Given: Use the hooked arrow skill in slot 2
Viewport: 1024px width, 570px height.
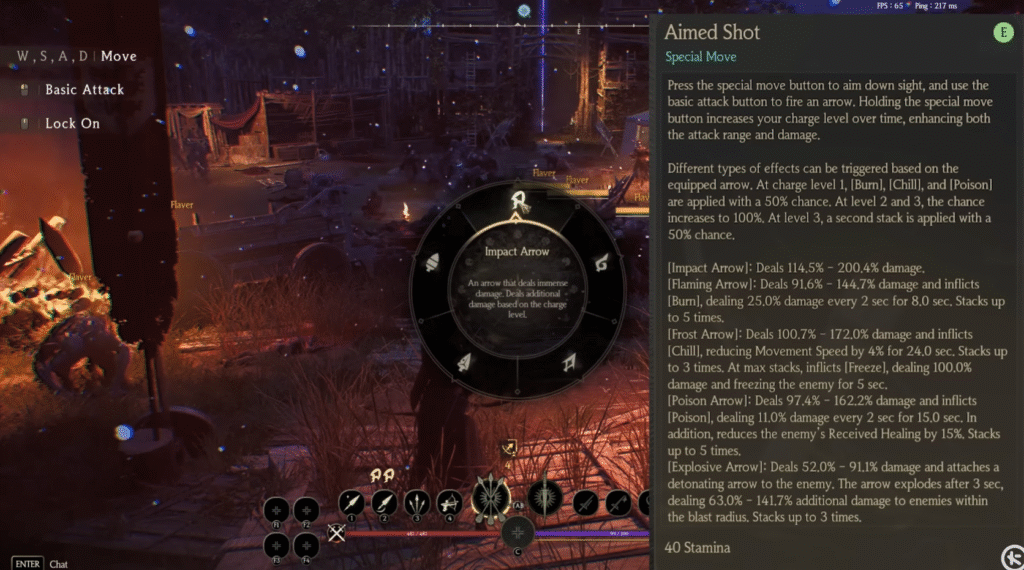Looking at the screenshot, I should (385, 502).
